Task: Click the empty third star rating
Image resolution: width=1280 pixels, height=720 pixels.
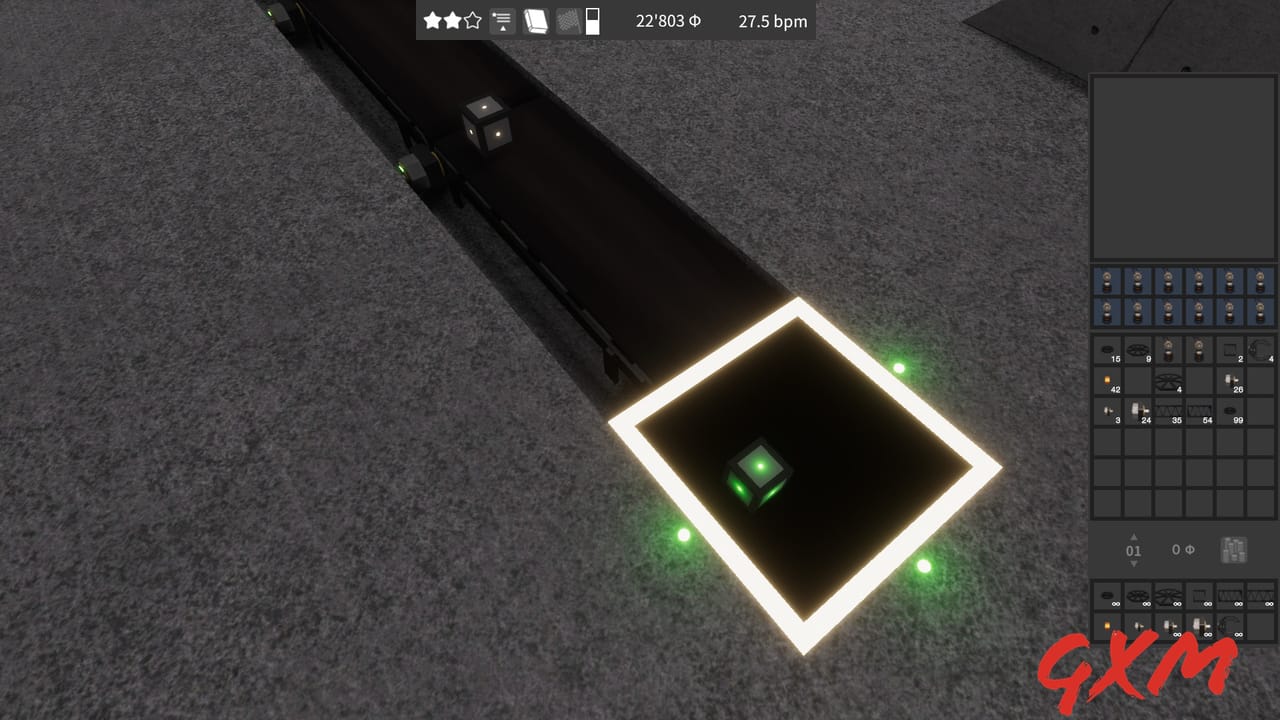Action: click(471, 20)
